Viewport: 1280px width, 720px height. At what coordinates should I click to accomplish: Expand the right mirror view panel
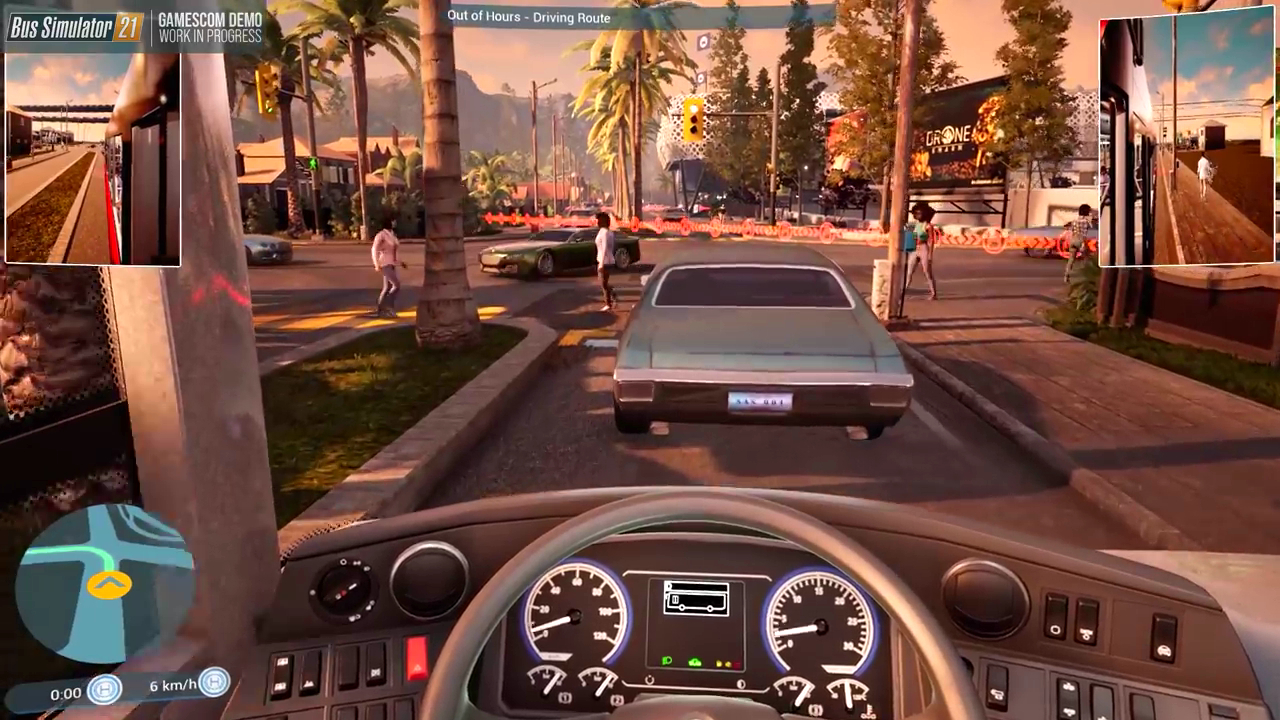point(1185,140)
